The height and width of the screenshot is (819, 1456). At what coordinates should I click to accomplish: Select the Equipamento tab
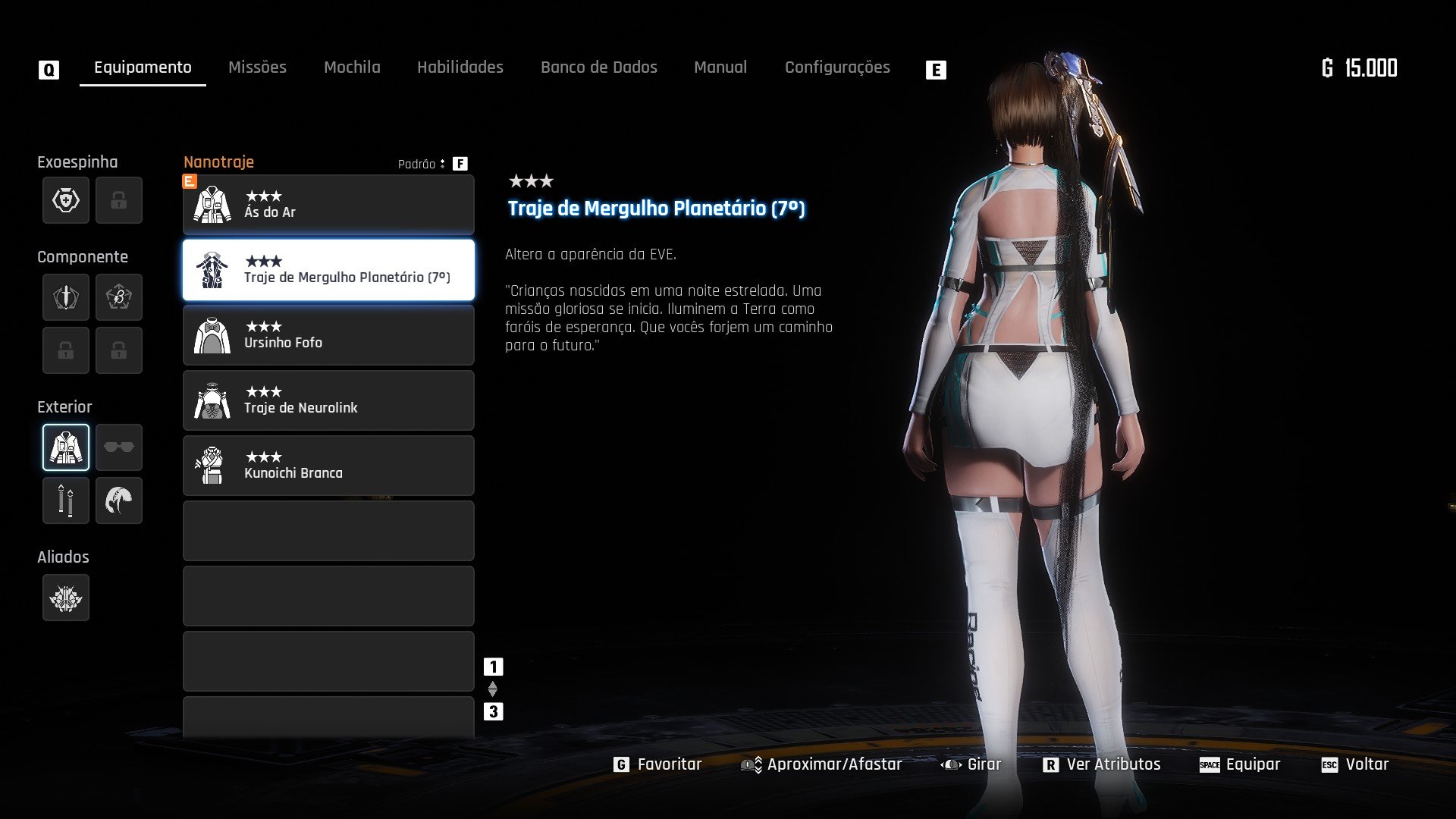(143, 67)
